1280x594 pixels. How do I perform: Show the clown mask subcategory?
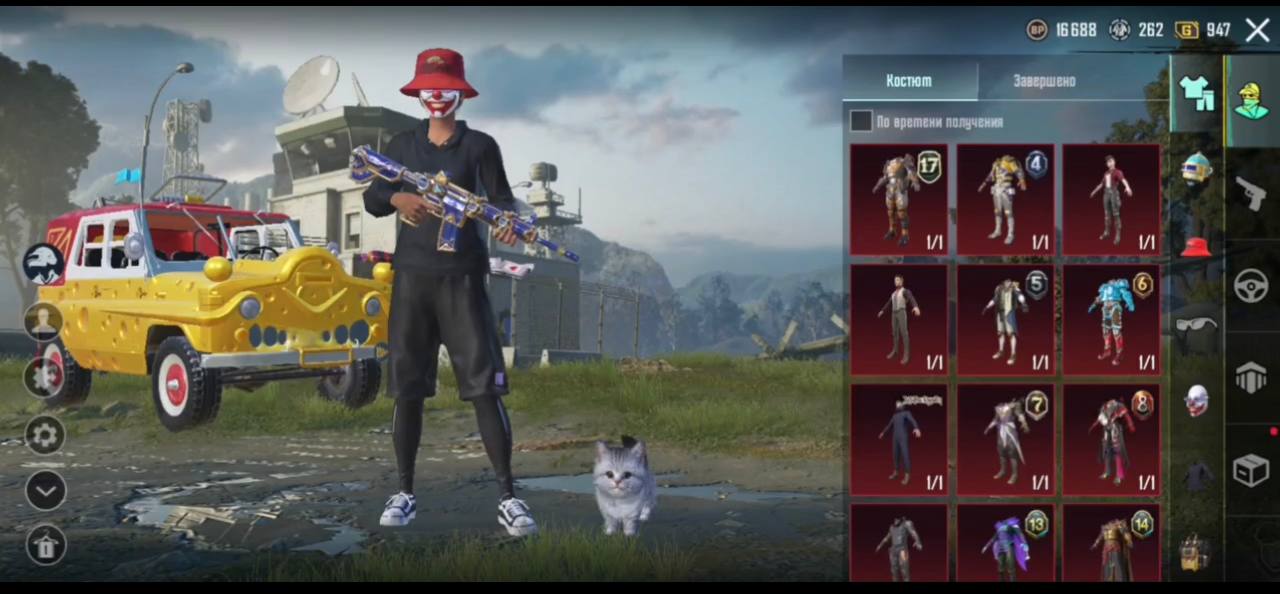coord(1196,400)
